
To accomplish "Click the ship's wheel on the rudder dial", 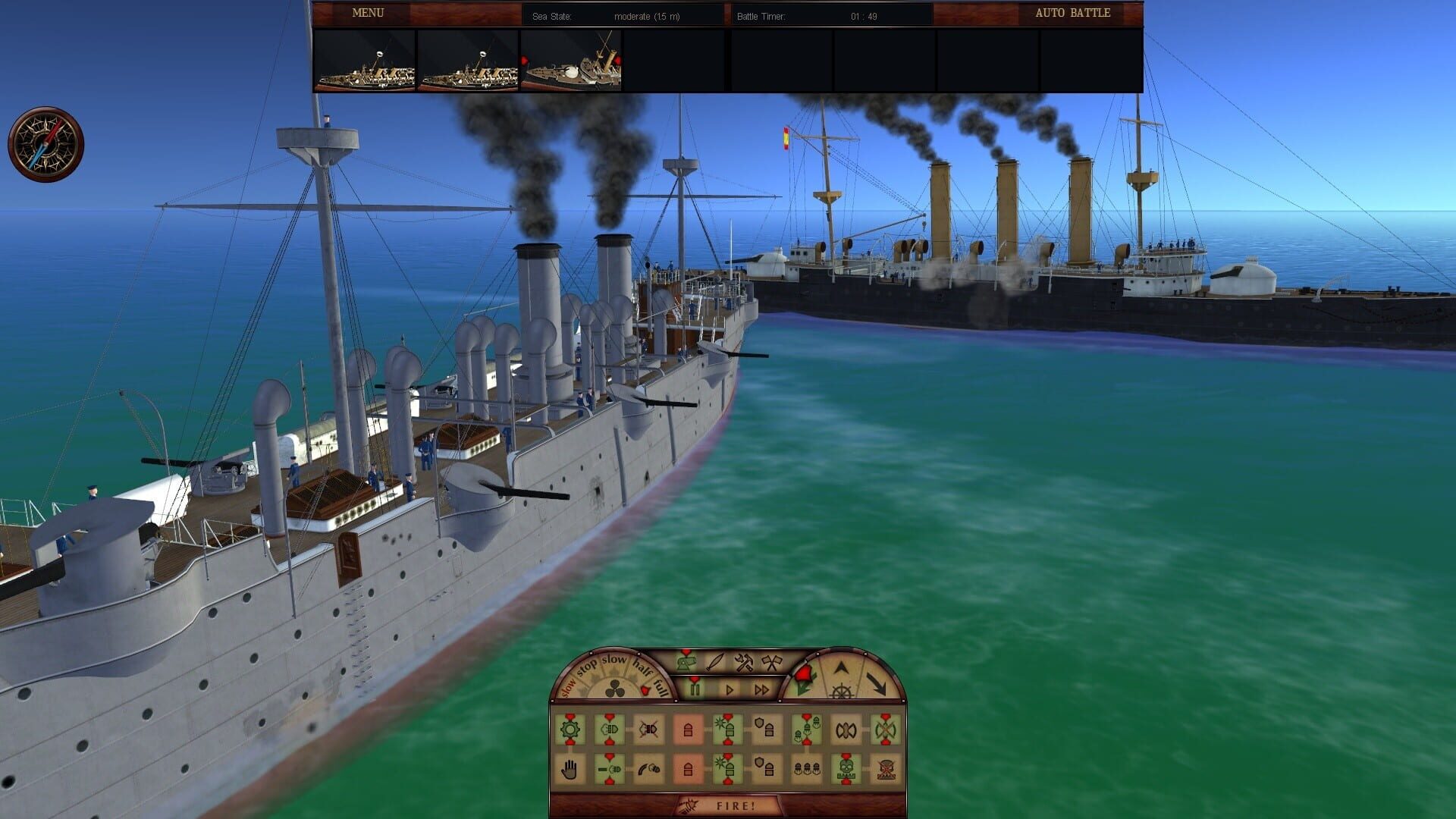I will click(842, 690).
